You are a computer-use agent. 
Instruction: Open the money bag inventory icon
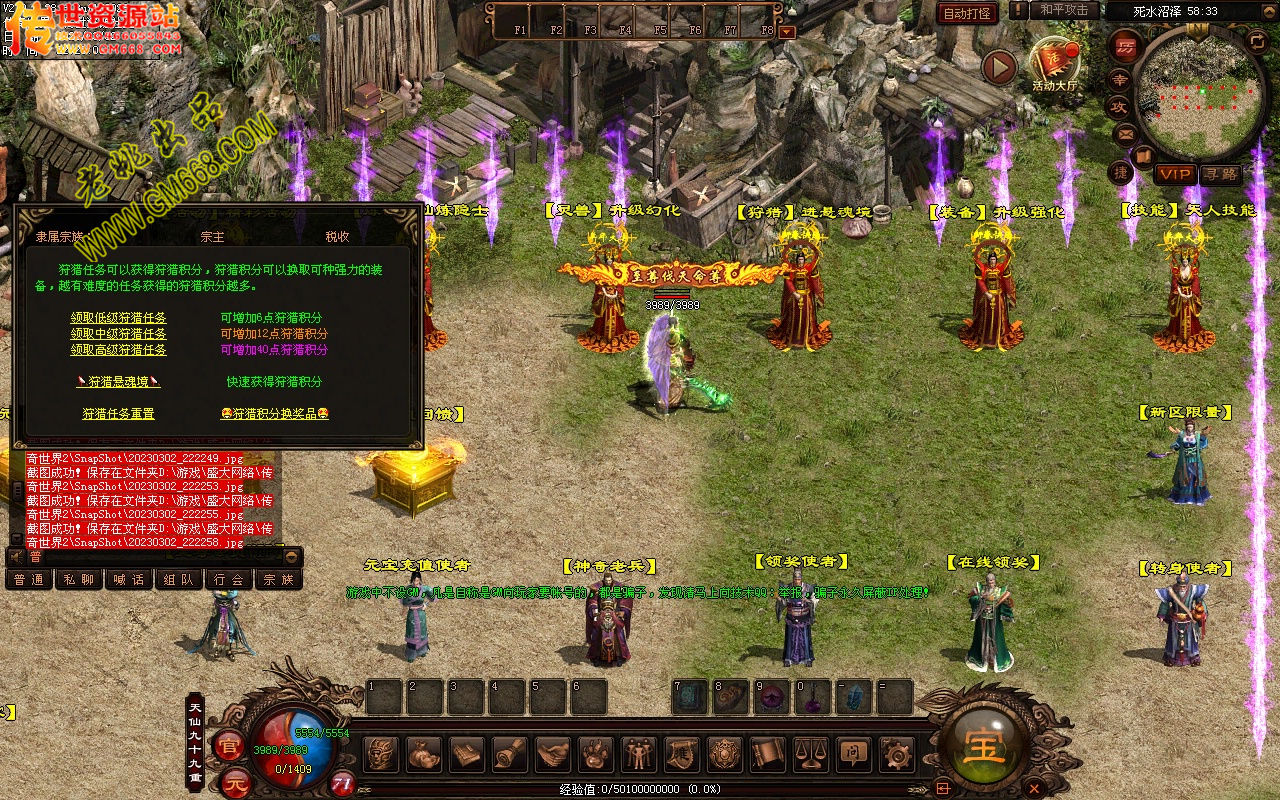(423, 754)
